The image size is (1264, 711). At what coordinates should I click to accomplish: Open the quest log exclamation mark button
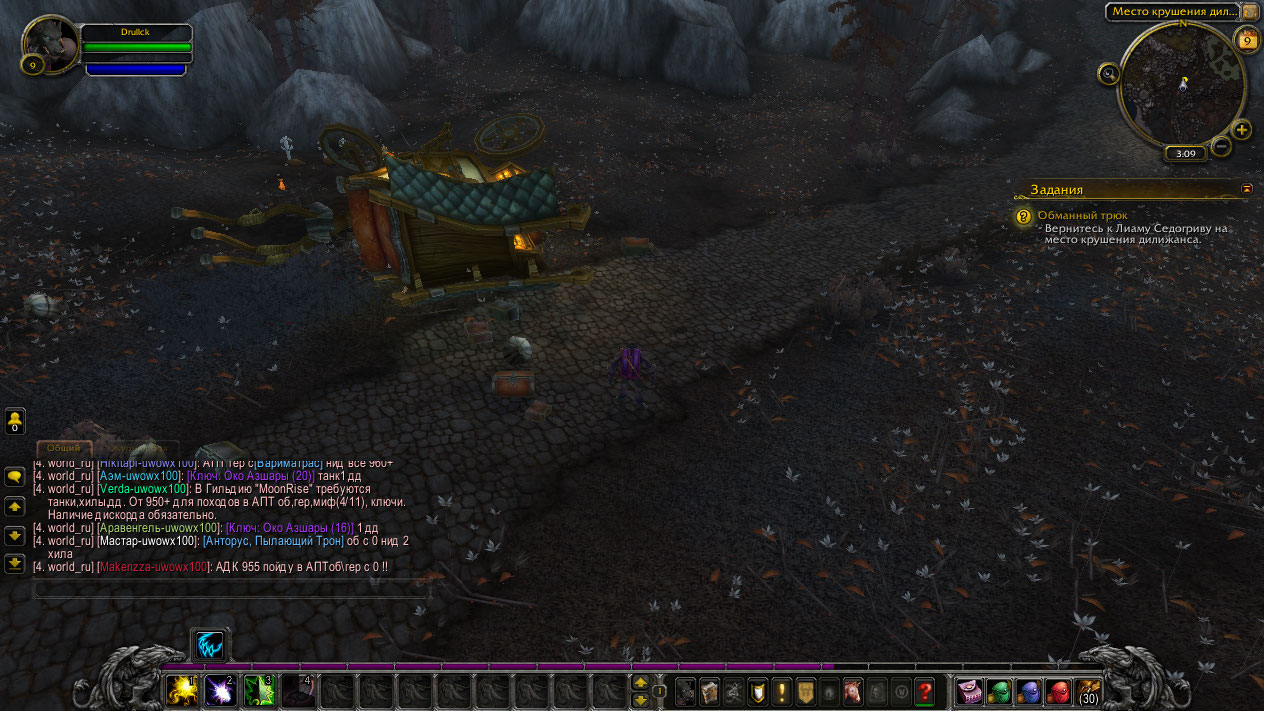pyautogui.click(x=781, y=691)
